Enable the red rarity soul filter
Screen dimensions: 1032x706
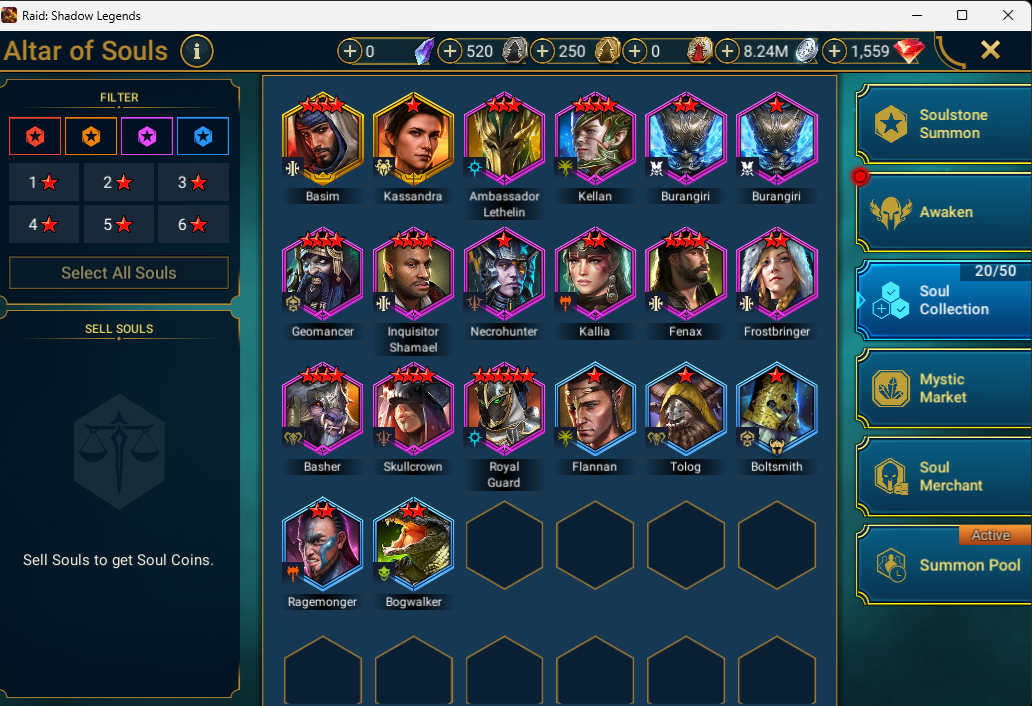click(x=35, y=136)
